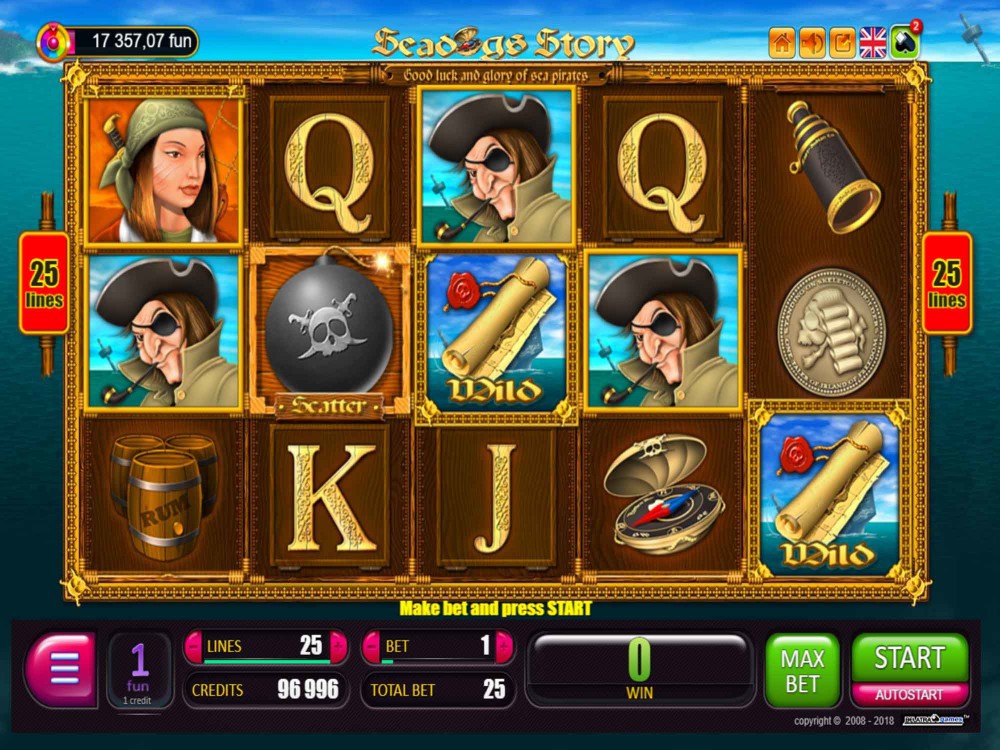Screen dimensions: 1000x750
Task: Open the fun balance gem icon
Action: pyautogui.click(x=52, y=42)
